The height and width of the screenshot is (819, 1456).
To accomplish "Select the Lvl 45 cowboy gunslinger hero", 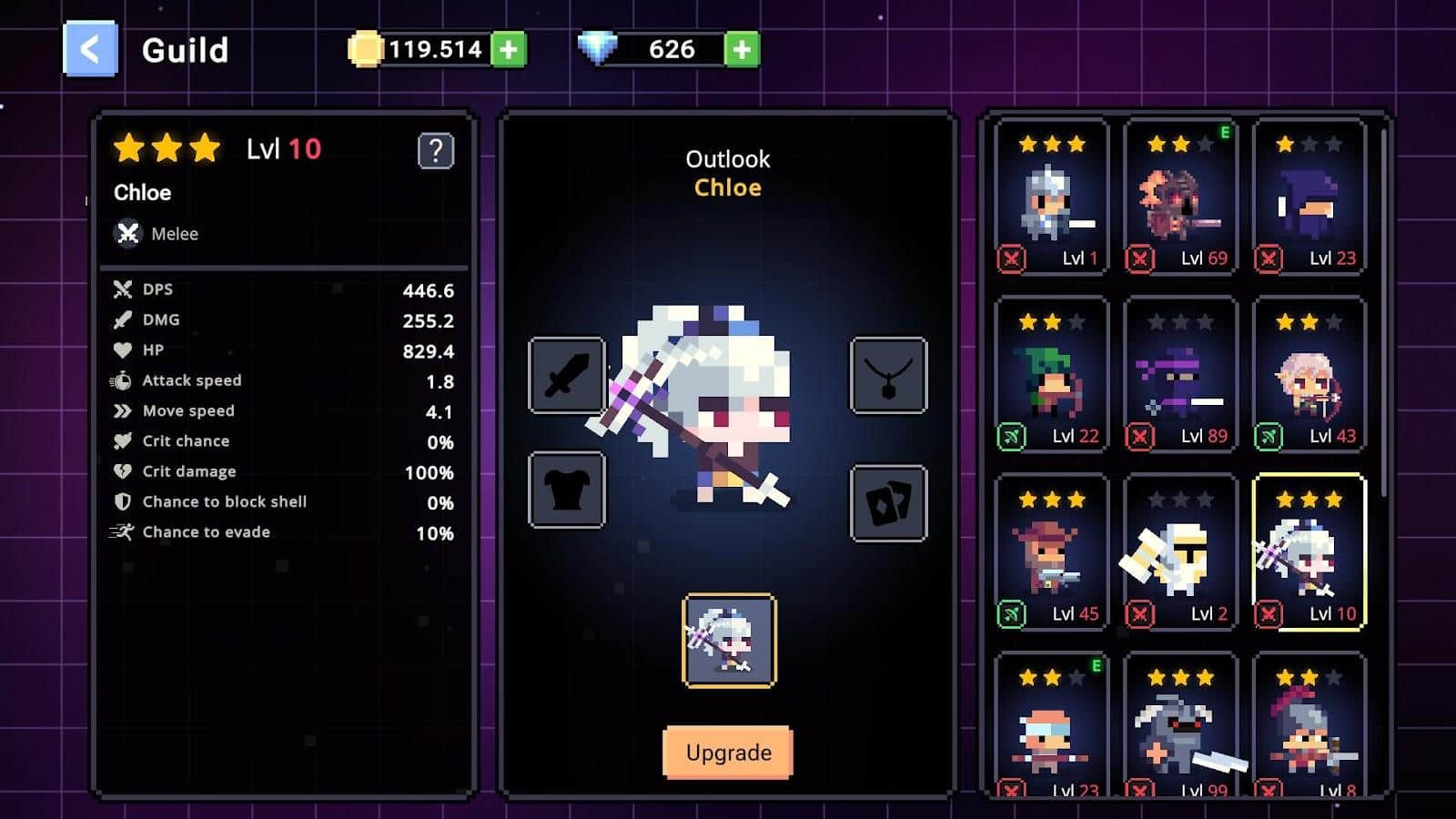I will (x=1052, y=551).
